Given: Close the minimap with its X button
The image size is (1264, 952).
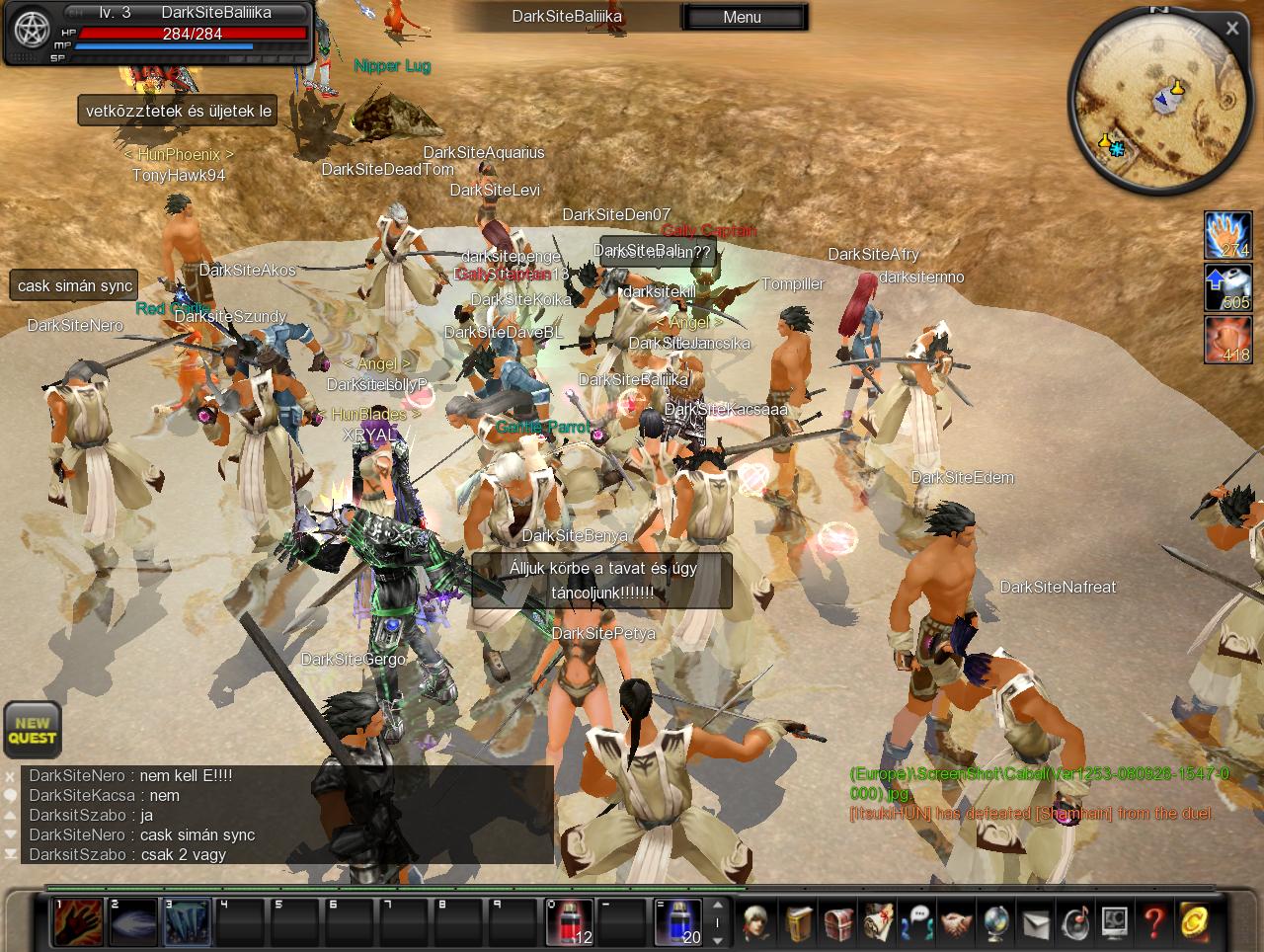Looking at the screenshot, I should click(x=1231, y=29).
